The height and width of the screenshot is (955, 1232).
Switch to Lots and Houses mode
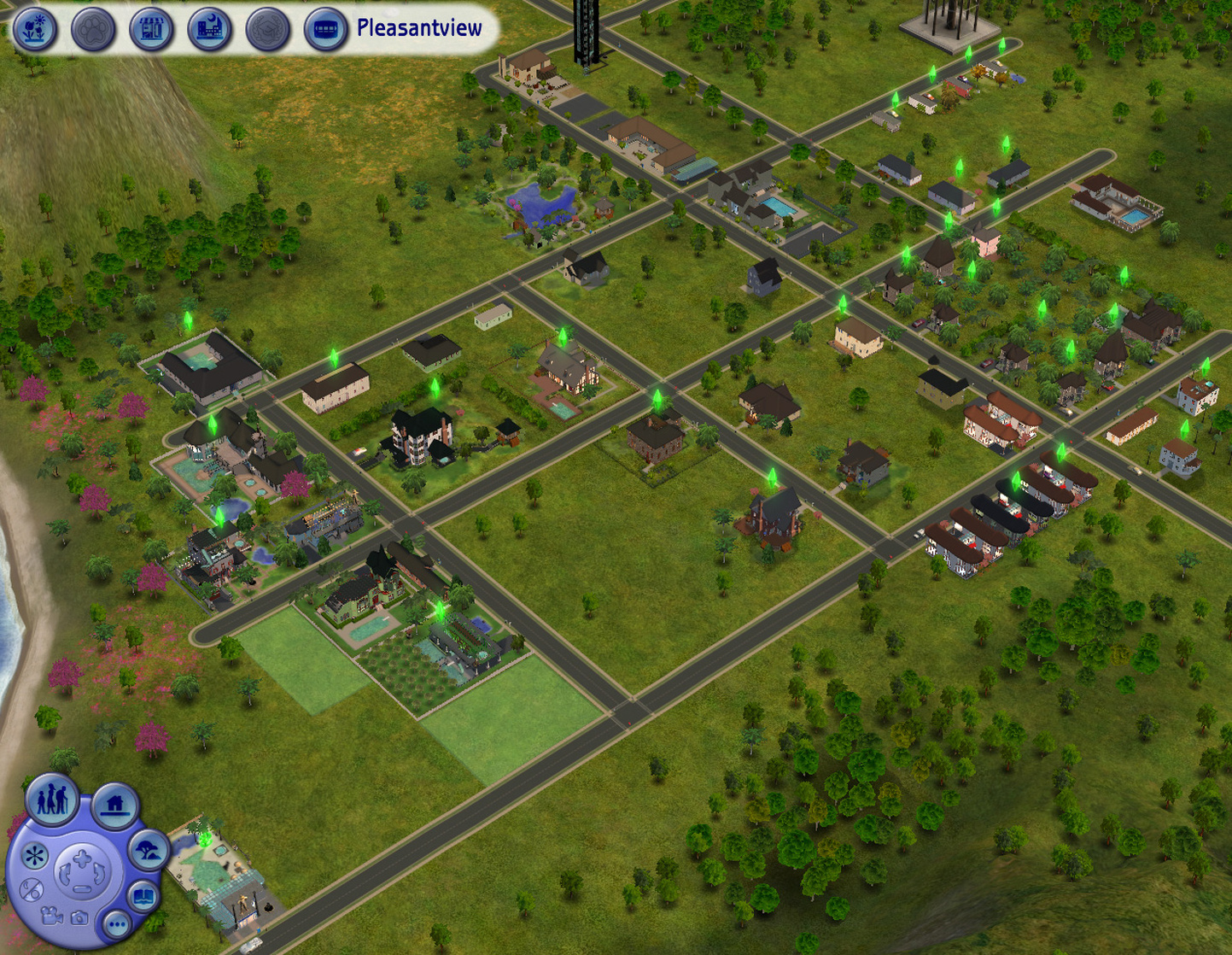point(114,805)
